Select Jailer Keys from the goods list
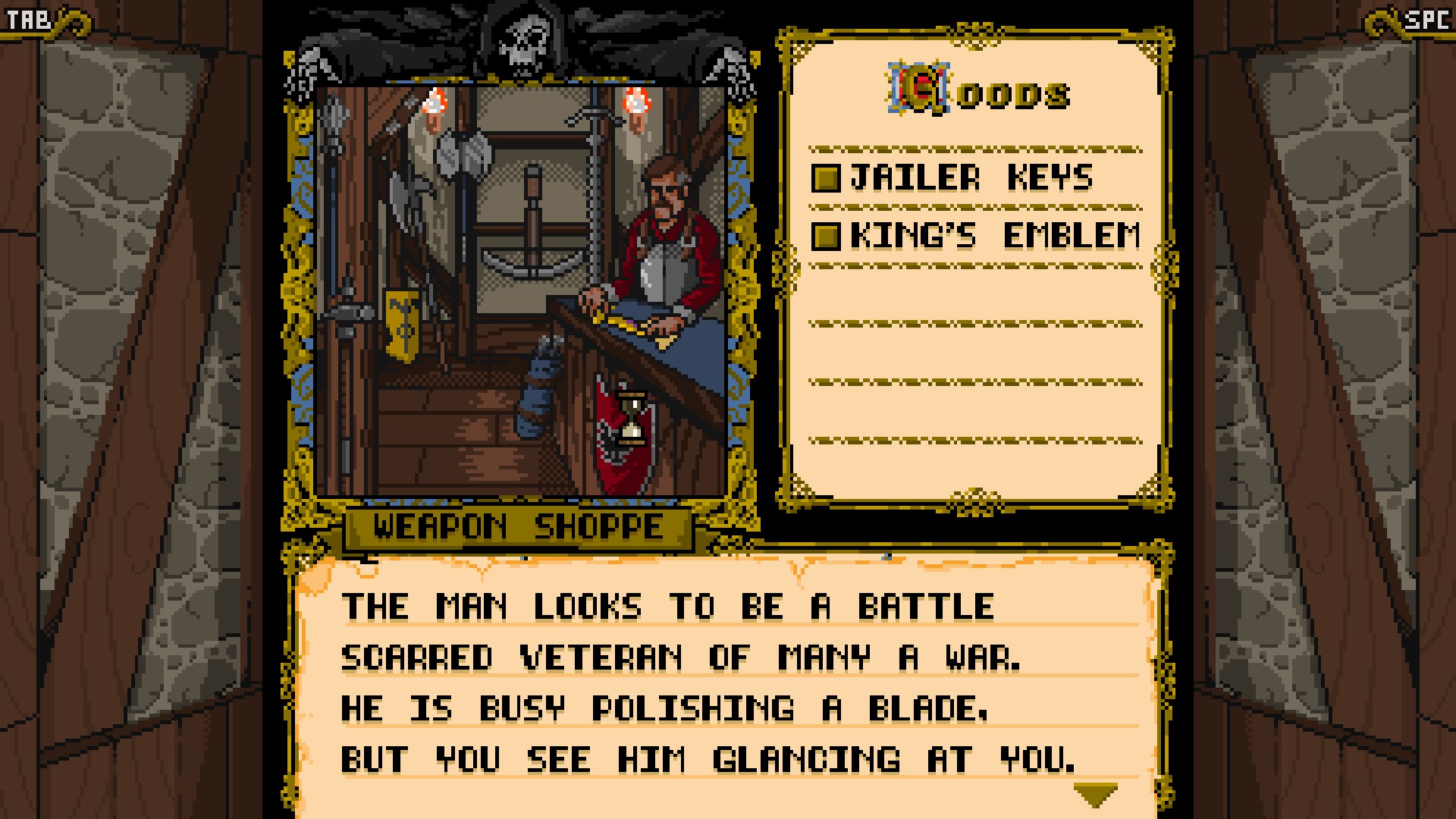The image size is (1456, 819). pos(954,178)
